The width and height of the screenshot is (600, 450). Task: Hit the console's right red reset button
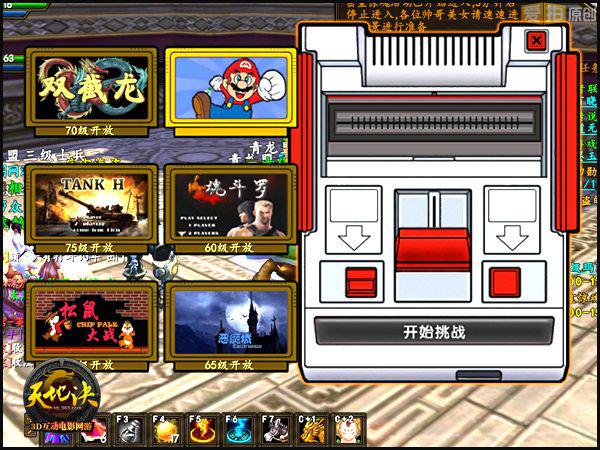click(x=504, y=280)
